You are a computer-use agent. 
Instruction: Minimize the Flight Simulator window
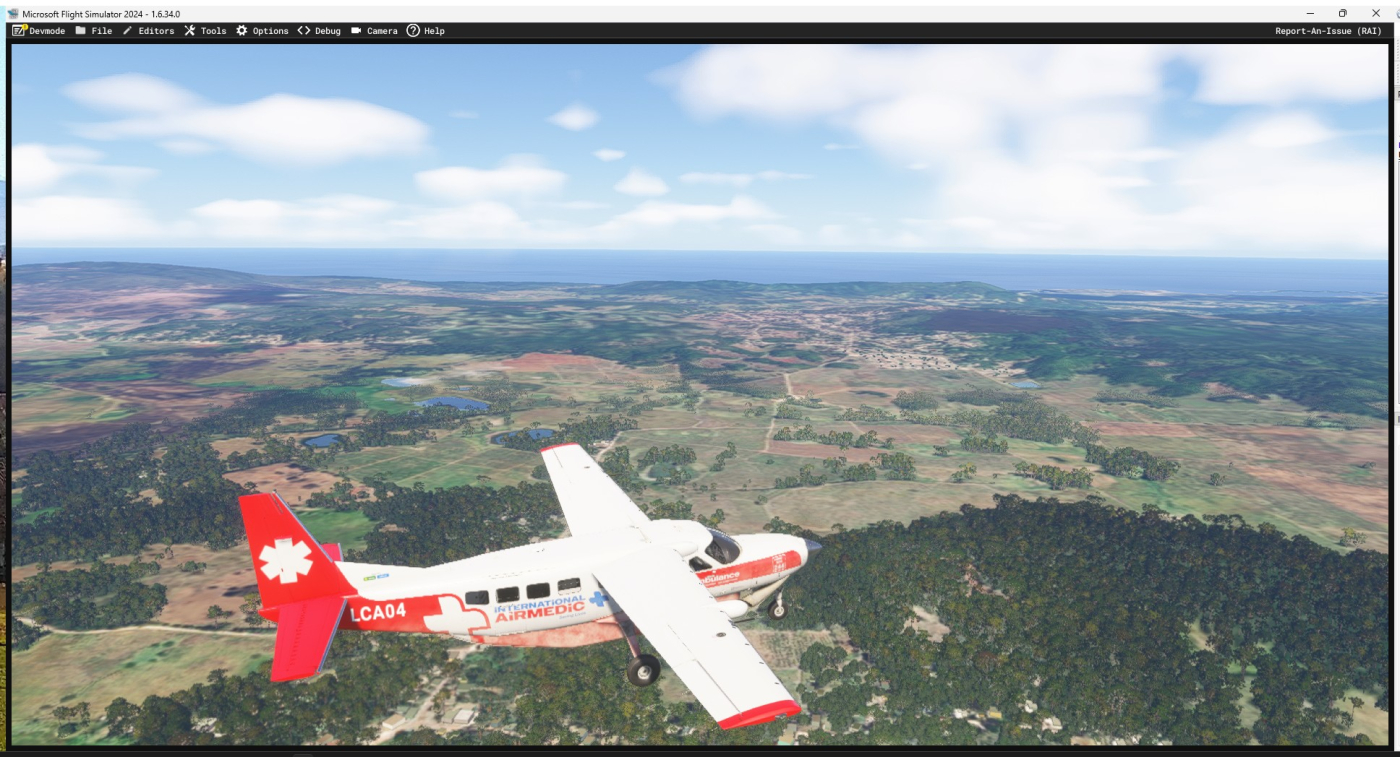coord(1310,13)
